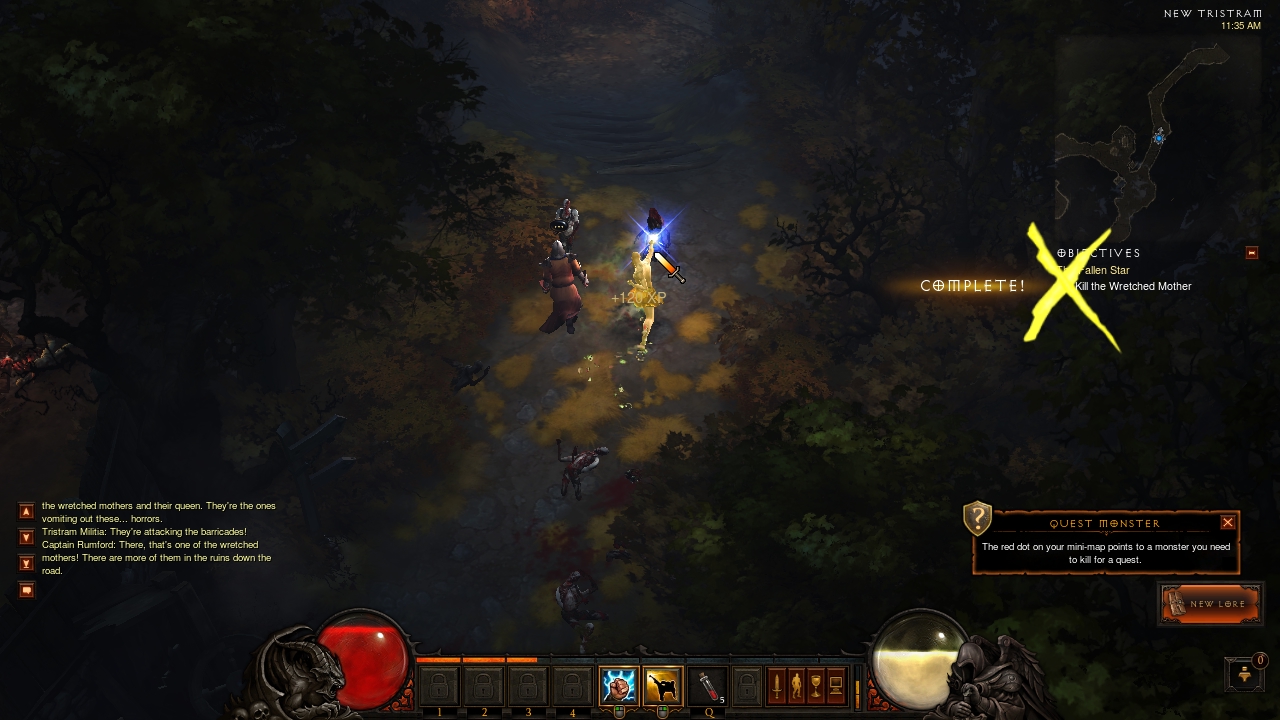Use the golden kick skill icon
Screen dimensions: 1280x720
(x=662, y=686)
